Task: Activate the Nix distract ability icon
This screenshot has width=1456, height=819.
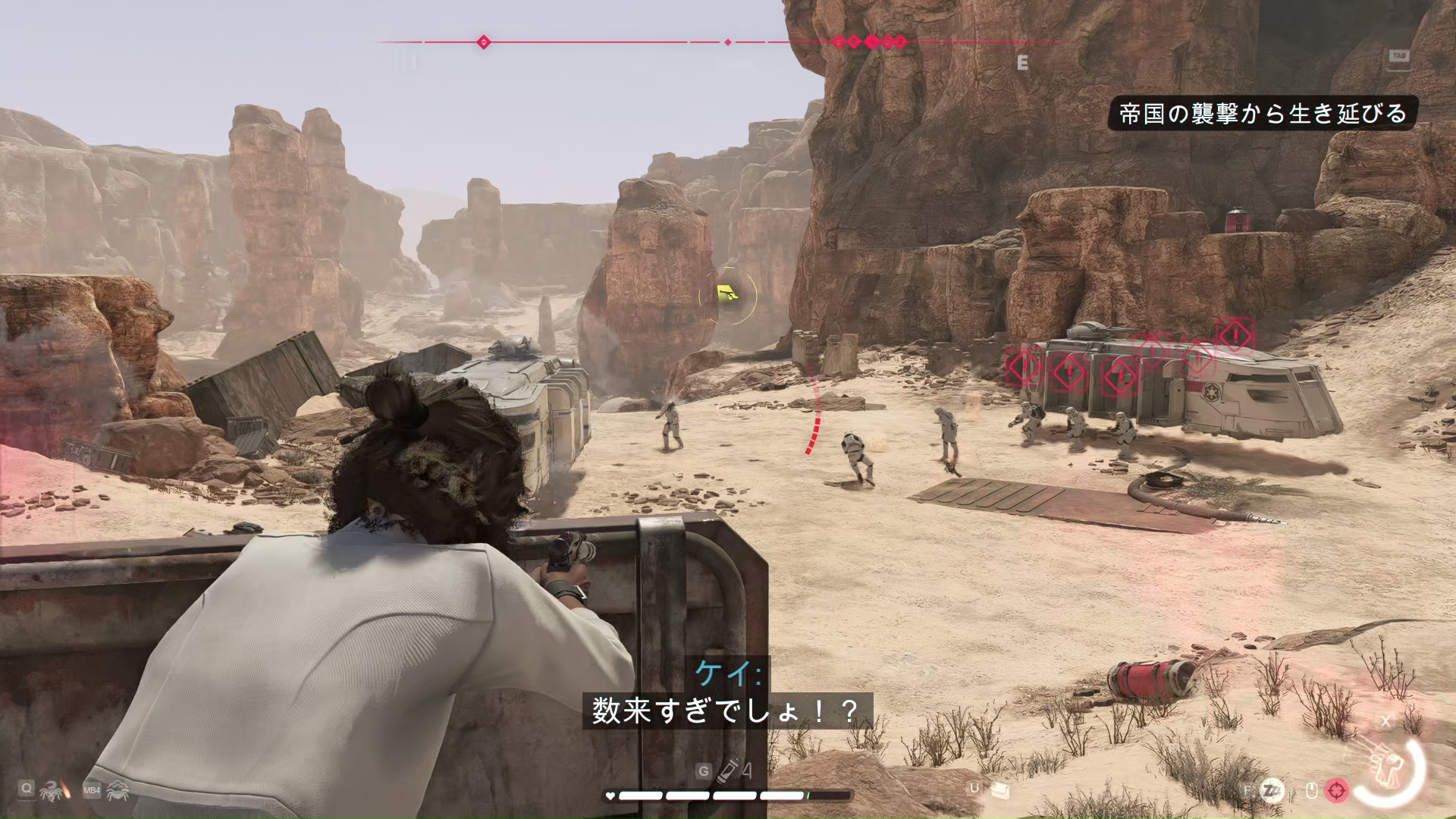Action: pos(118,791)
